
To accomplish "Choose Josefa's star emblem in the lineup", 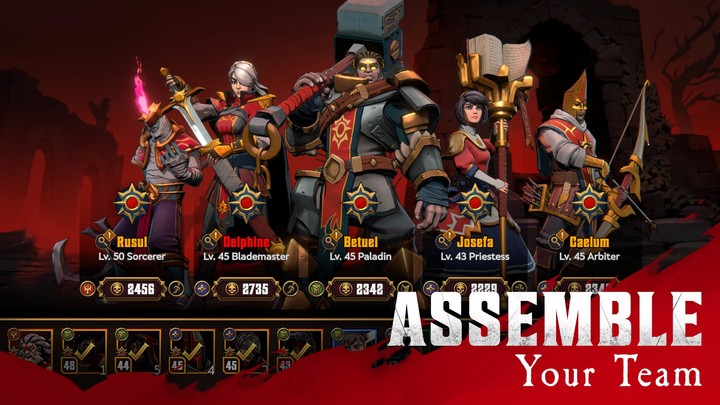I will click(x=474, y=203).
